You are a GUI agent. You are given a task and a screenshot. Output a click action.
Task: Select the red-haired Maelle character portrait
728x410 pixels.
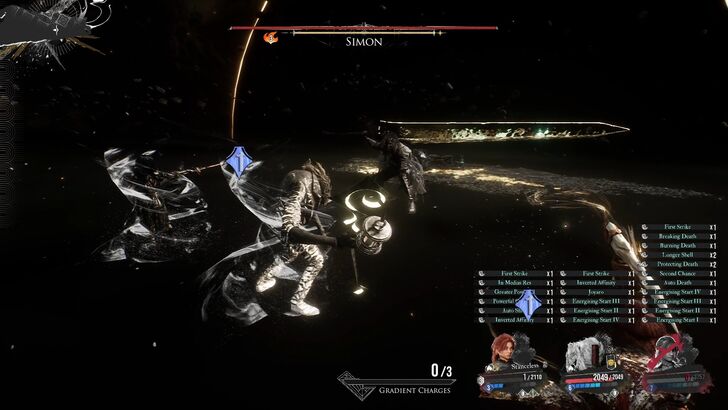coord(504,350)
